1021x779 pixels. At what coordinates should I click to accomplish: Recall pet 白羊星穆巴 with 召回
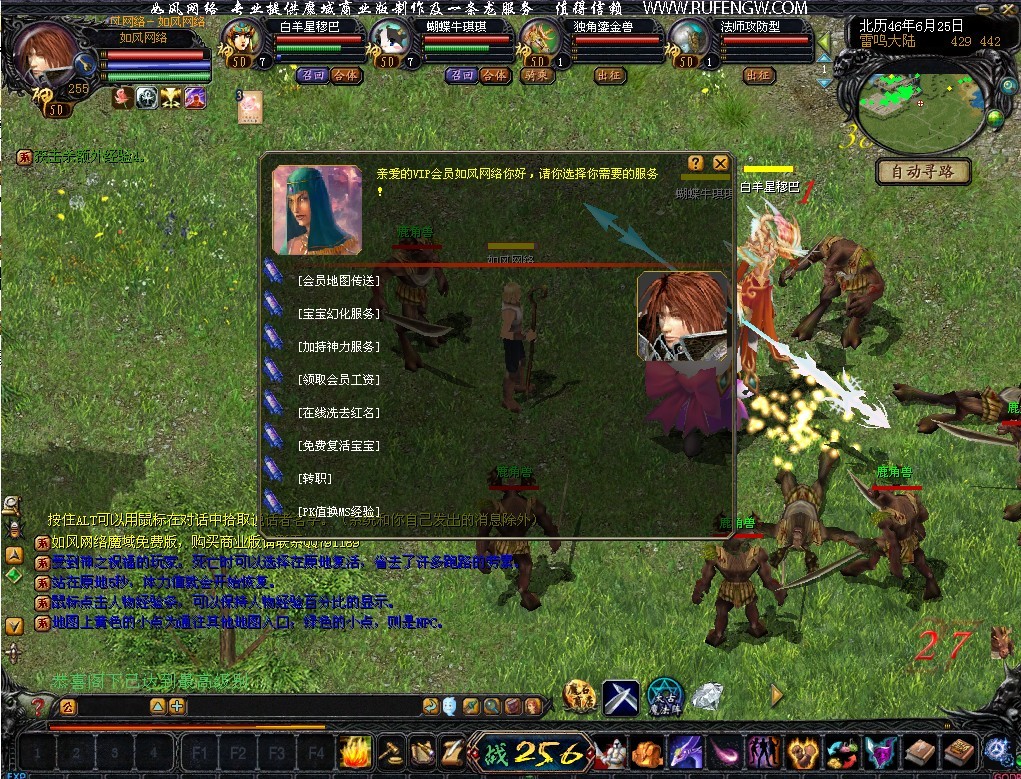click(x=313, y=76)
